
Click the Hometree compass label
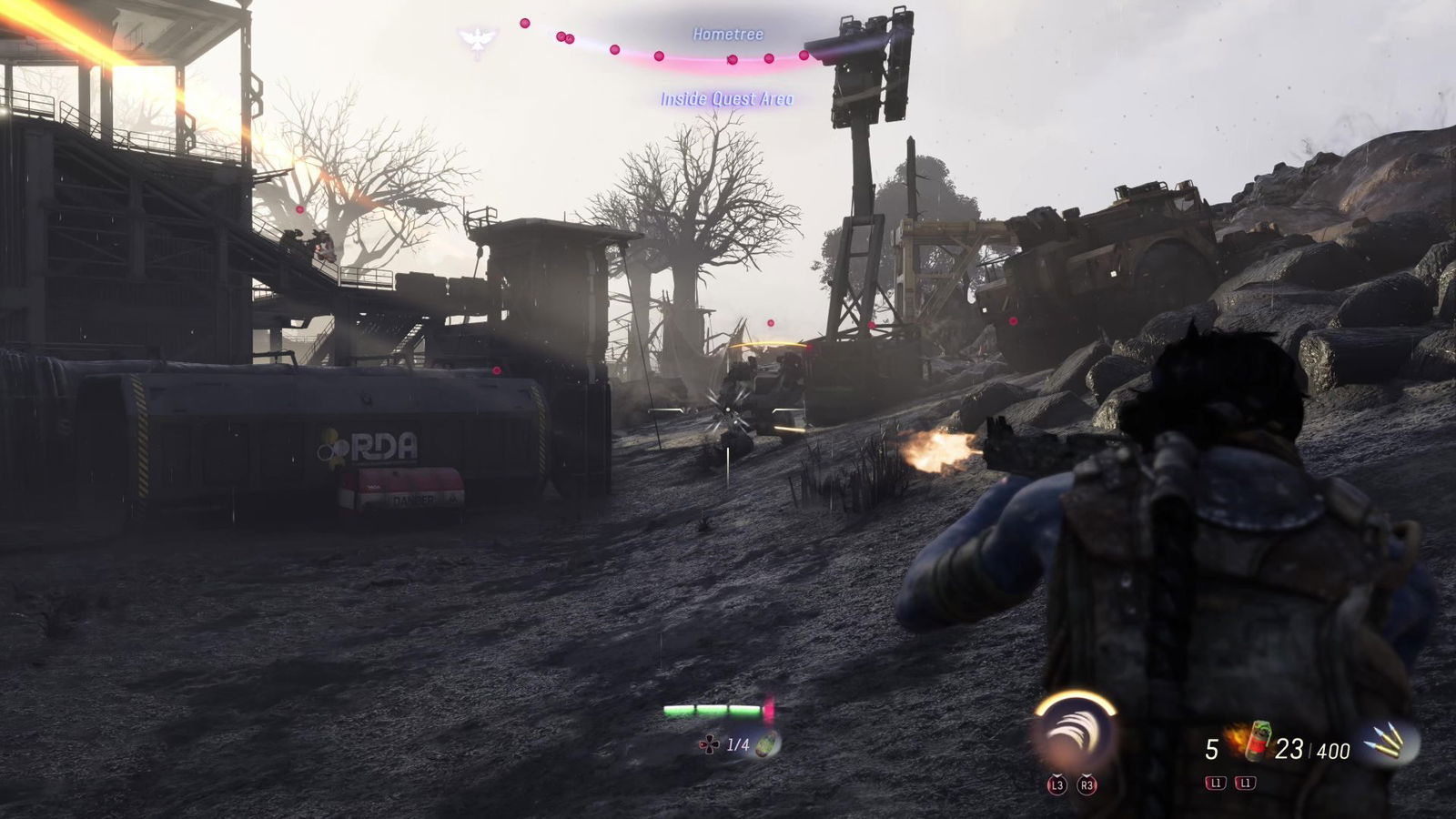[x=728, y=35]
